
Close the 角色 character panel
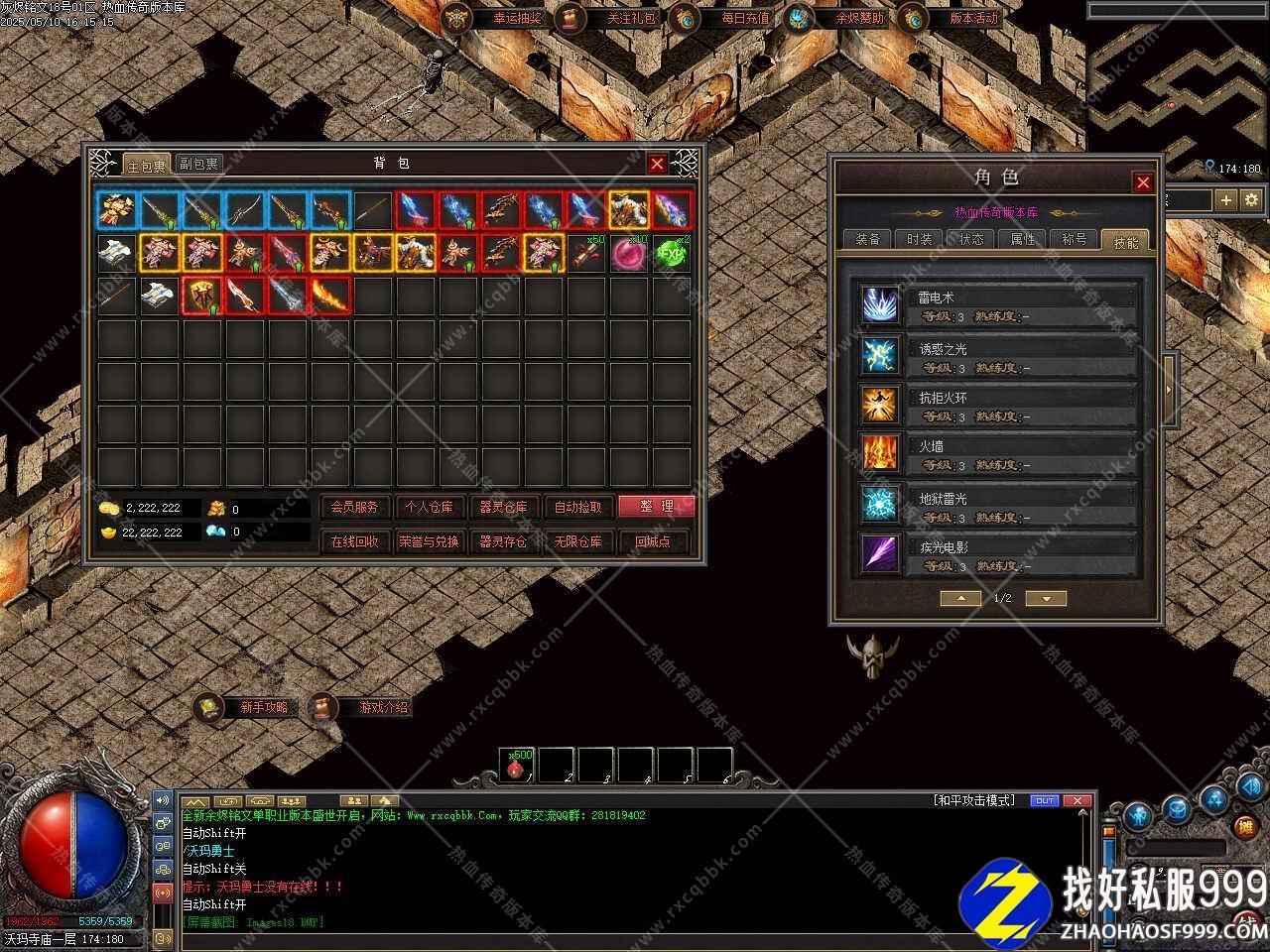pos(1143,182)
